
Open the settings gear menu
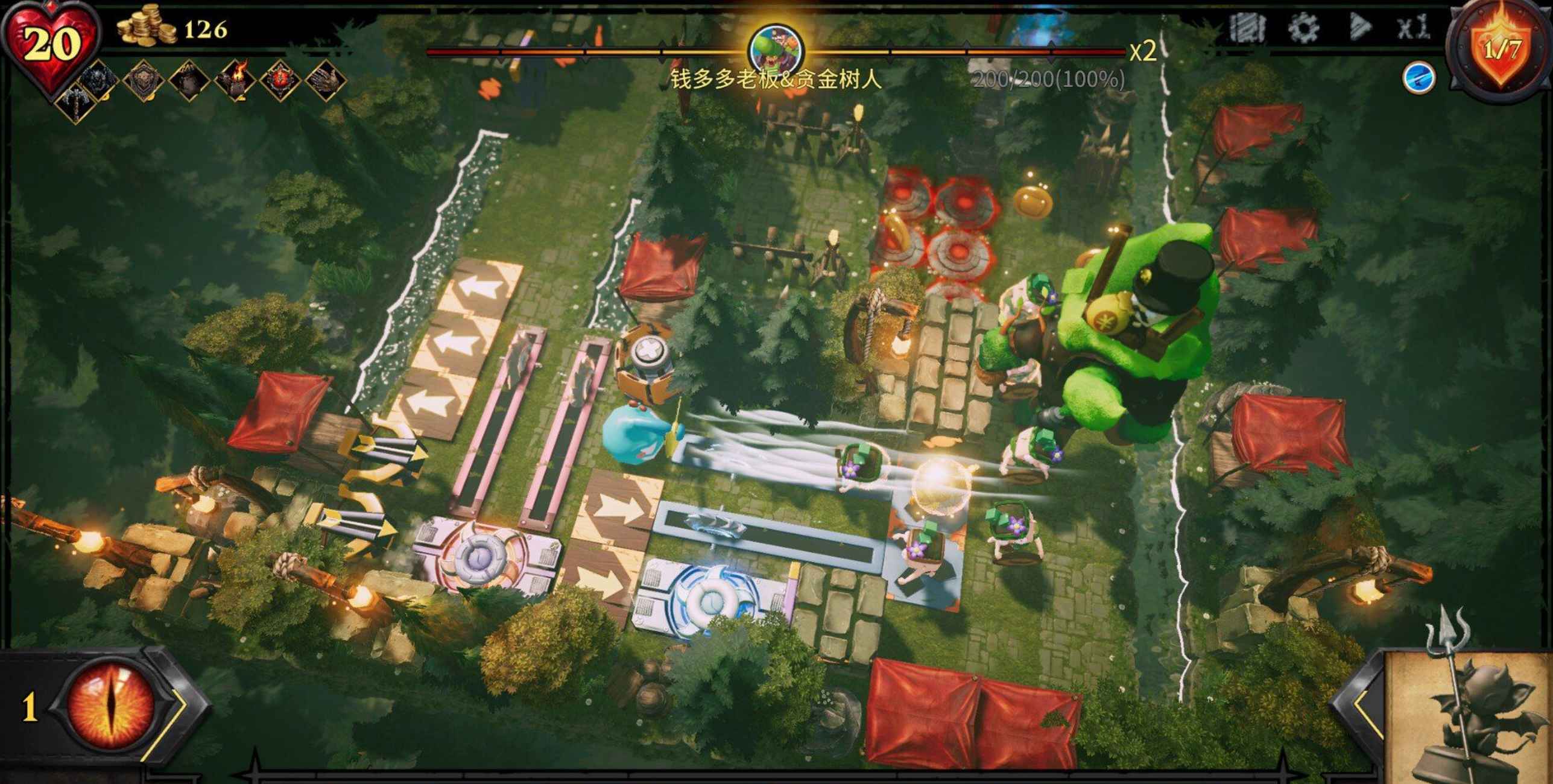click(1304, 28)
